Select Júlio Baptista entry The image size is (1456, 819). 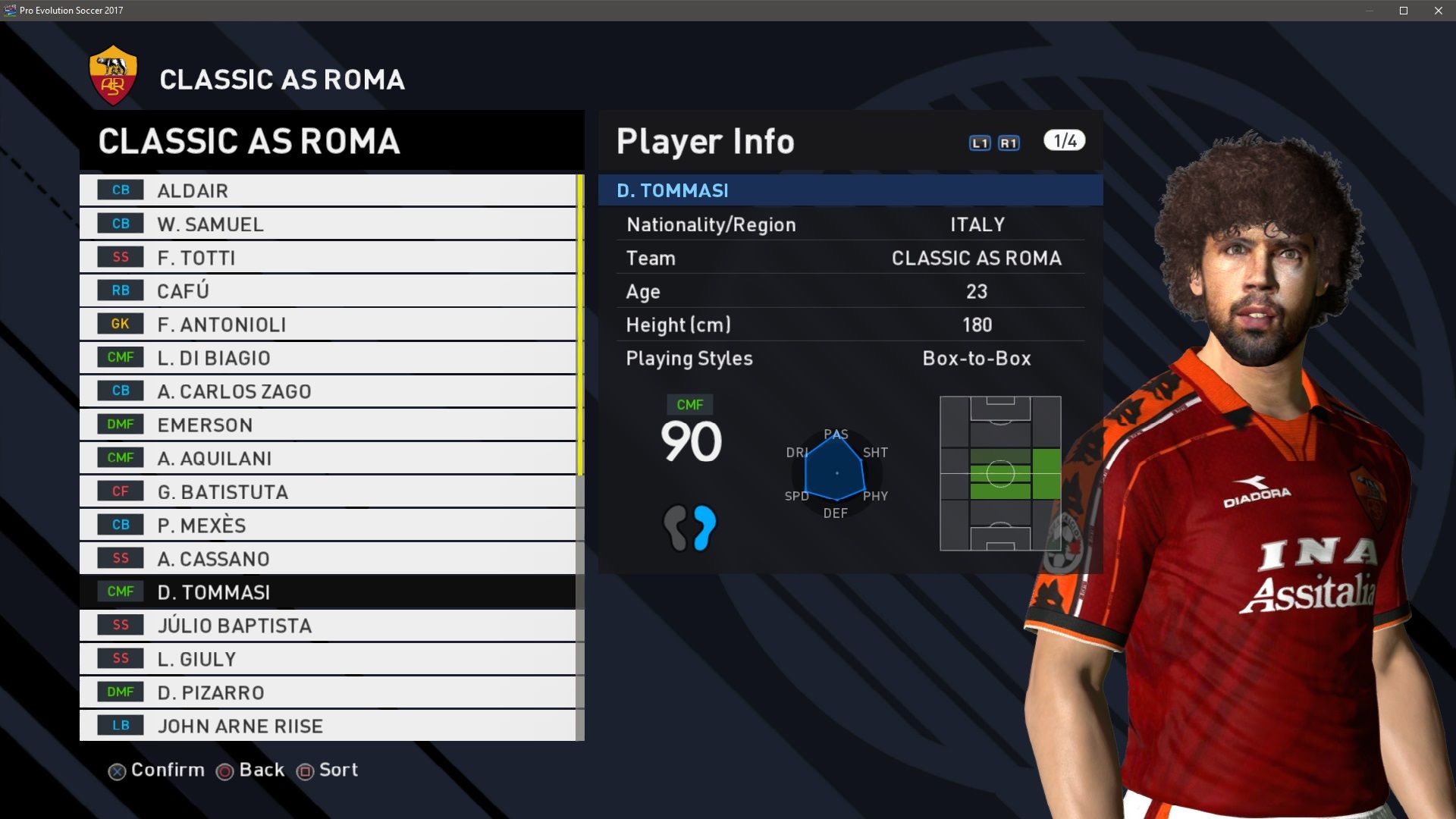pyautogui.click(x=327, y=625)
